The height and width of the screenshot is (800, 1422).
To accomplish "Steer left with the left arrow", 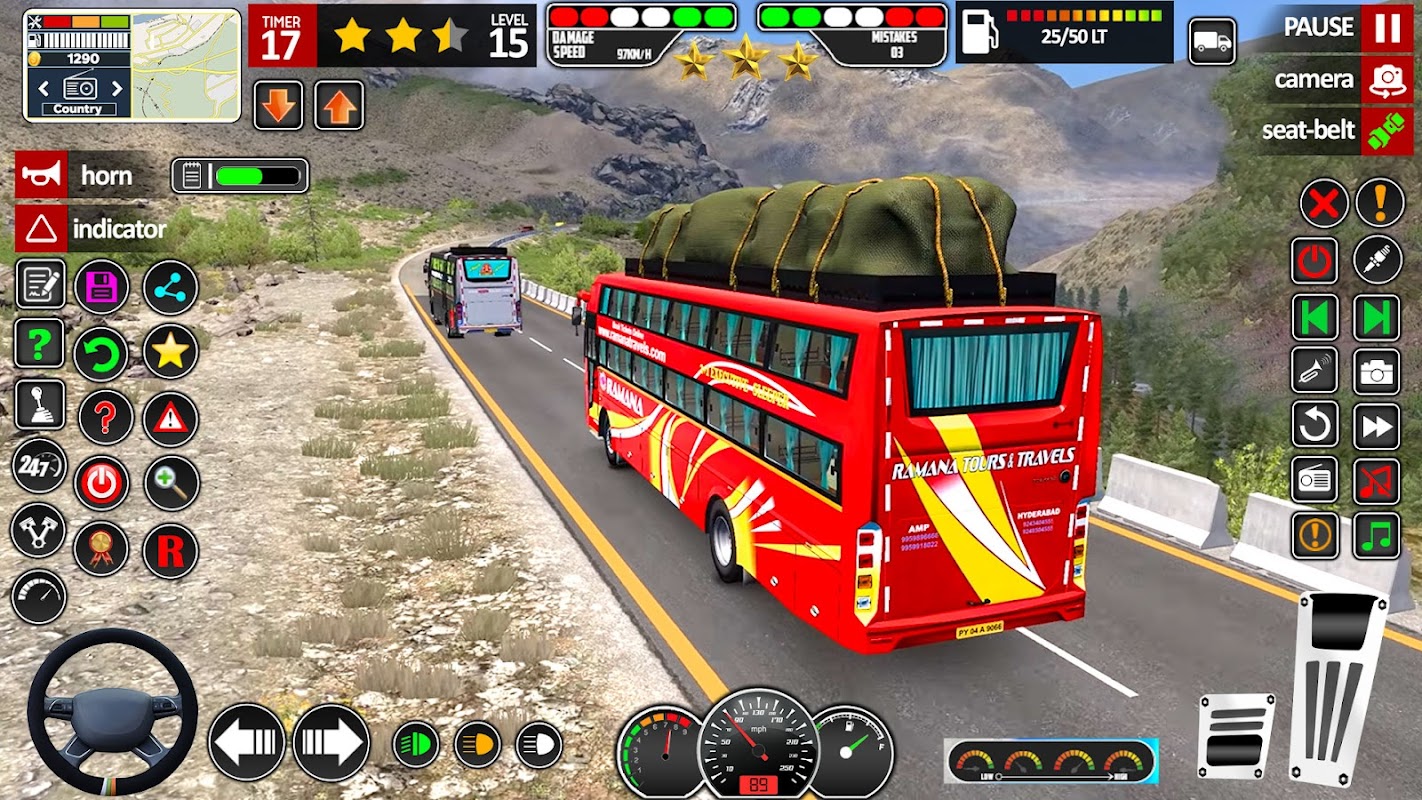I will 246,742.
